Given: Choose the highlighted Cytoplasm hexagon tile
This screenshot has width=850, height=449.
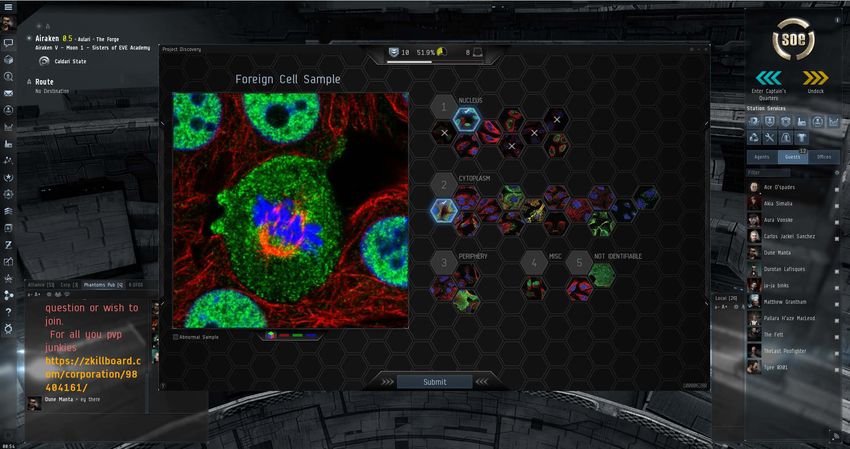Looking at the screenshot, I should pos(444,210).
